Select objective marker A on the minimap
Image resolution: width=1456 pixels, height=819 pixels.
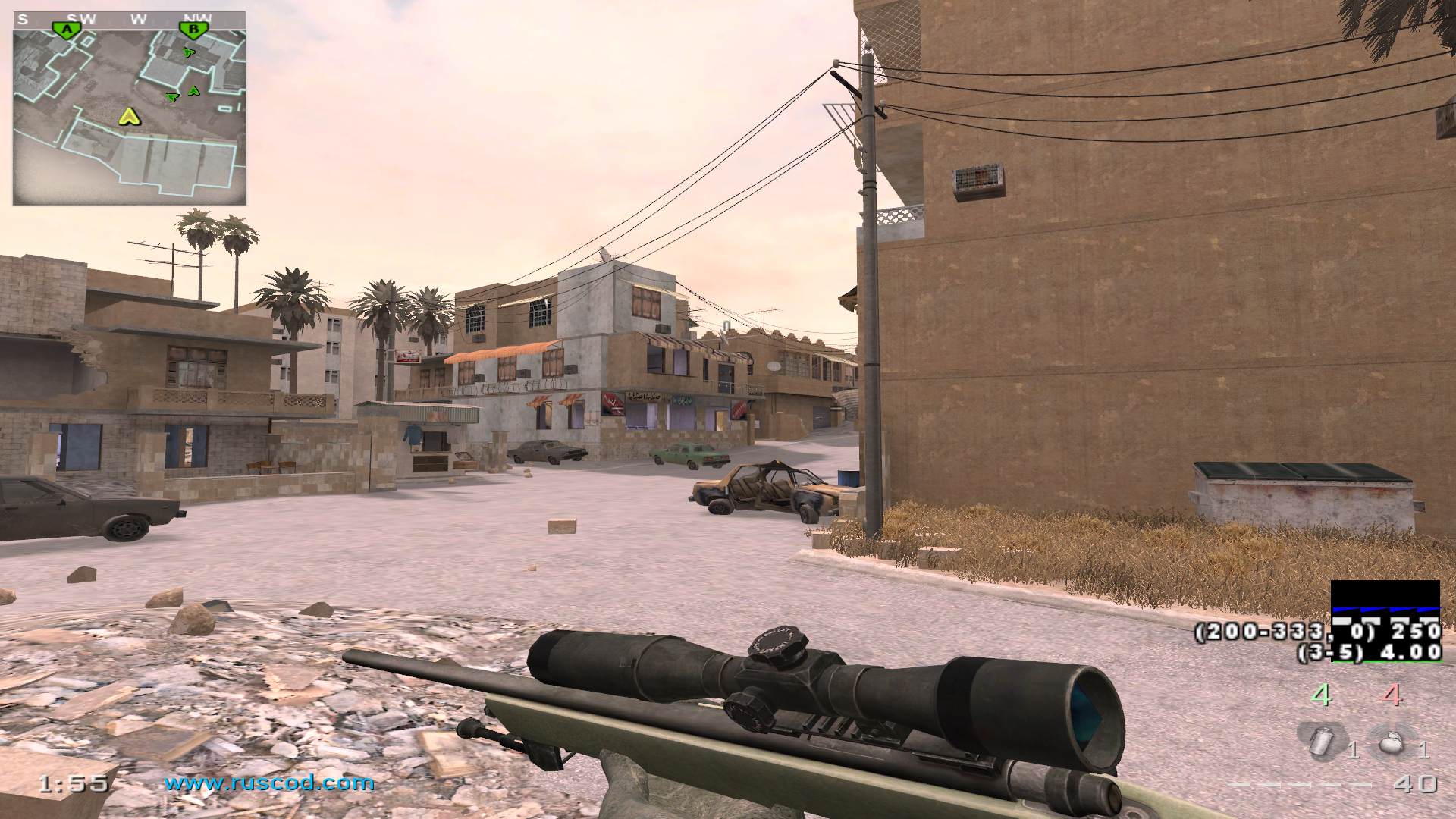coord(68,27)
